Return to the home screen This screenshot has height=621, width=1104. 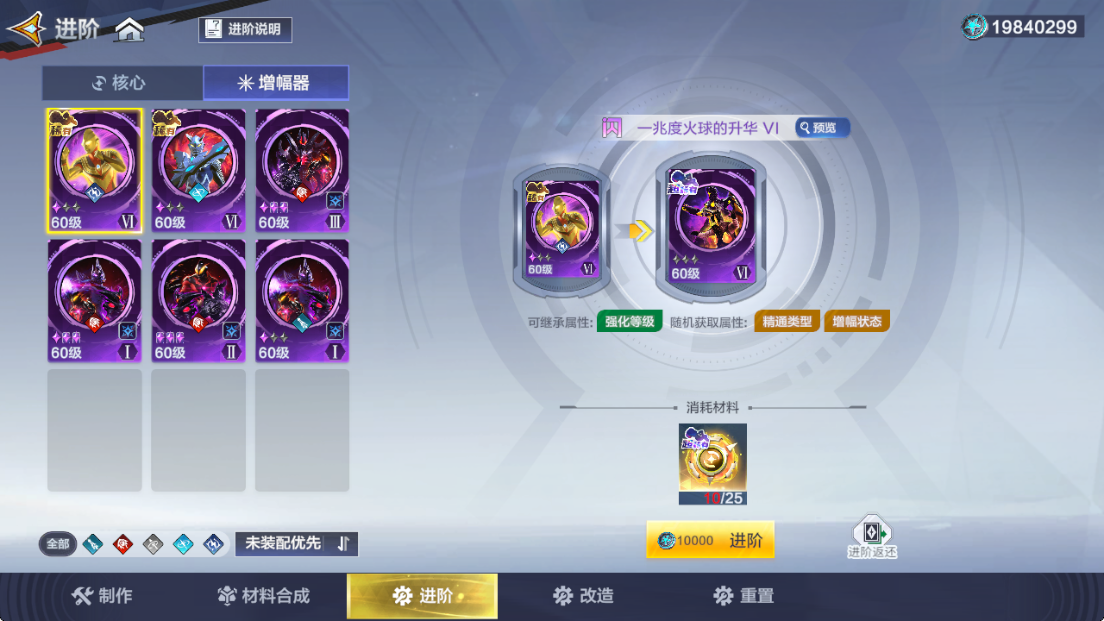click(x=129, y=30)
